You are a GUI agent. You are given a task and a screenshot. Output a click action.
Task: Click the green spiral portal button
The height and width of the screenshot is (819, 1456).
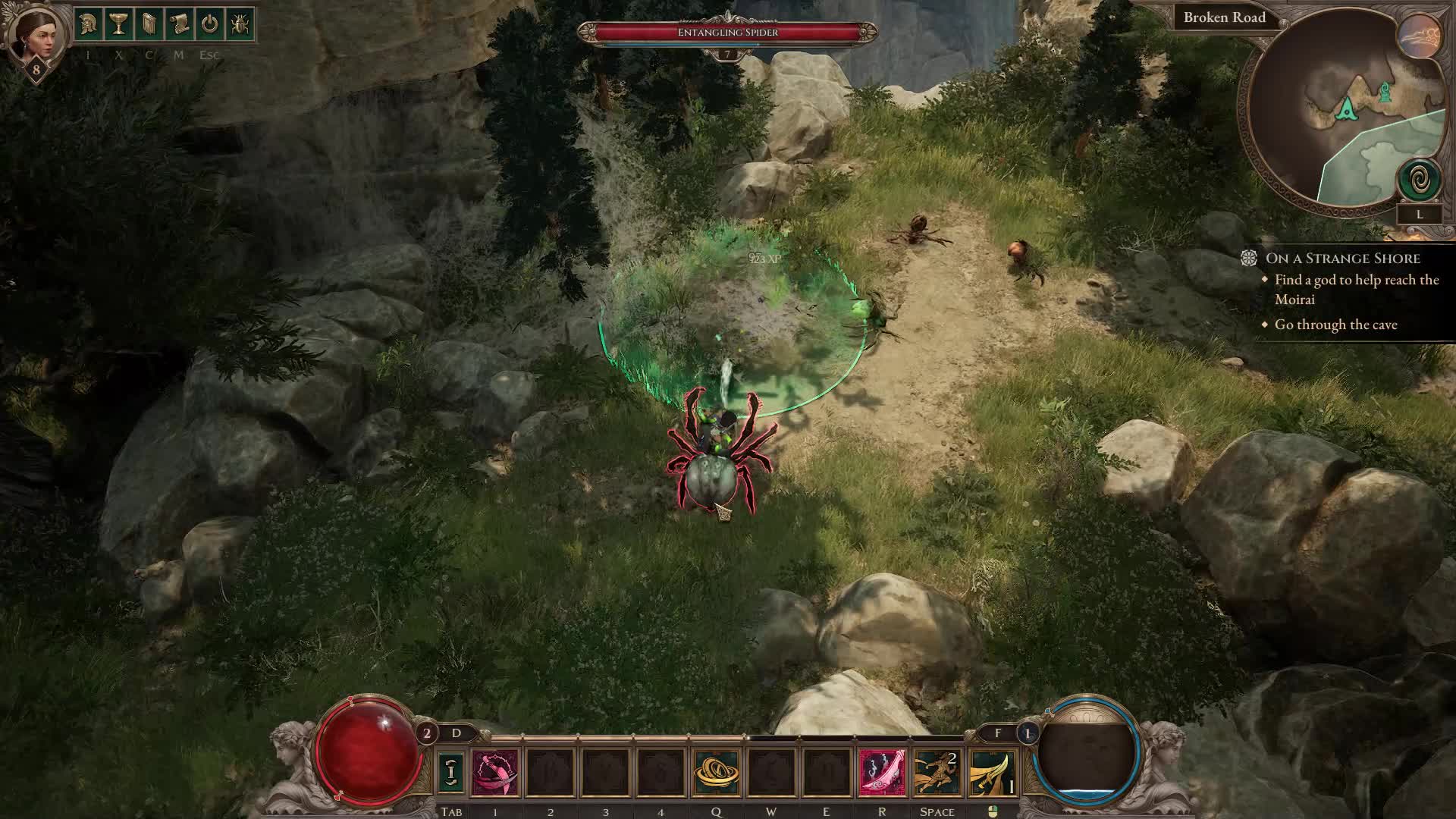tap(1419, 181)
